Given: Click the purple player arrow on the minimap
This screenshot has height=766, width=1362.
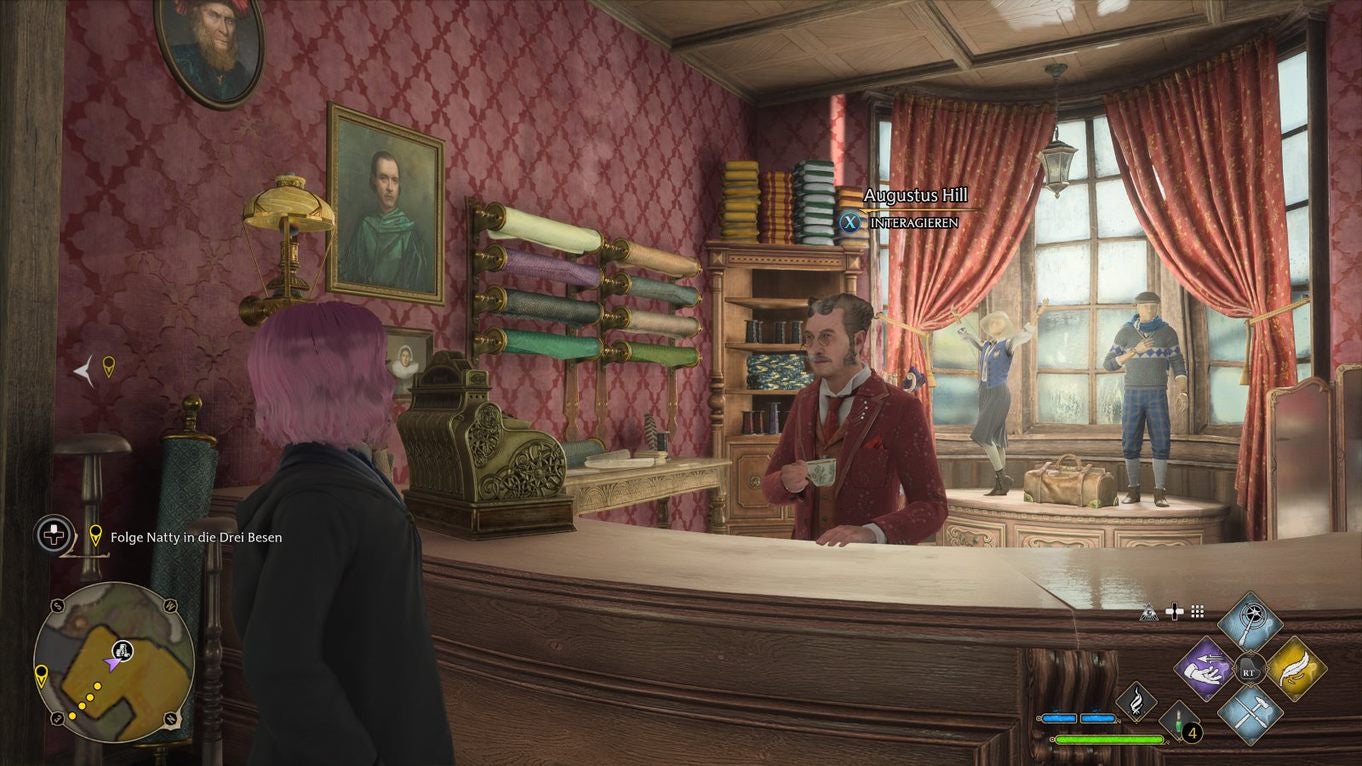Looking at the screenshot, I should coord(112,664).
